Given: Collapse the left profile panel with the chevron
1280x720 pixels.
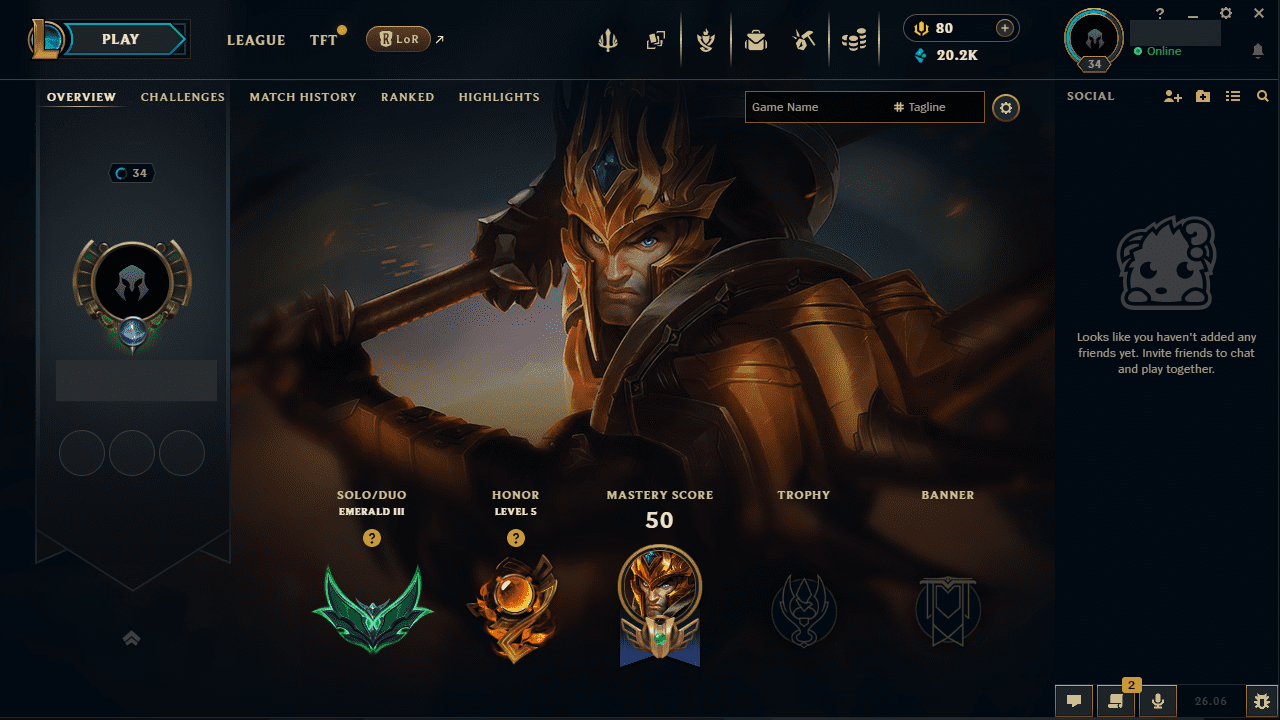Looking at the screenshot, I should pyautogui.click(x=131, y=637).
